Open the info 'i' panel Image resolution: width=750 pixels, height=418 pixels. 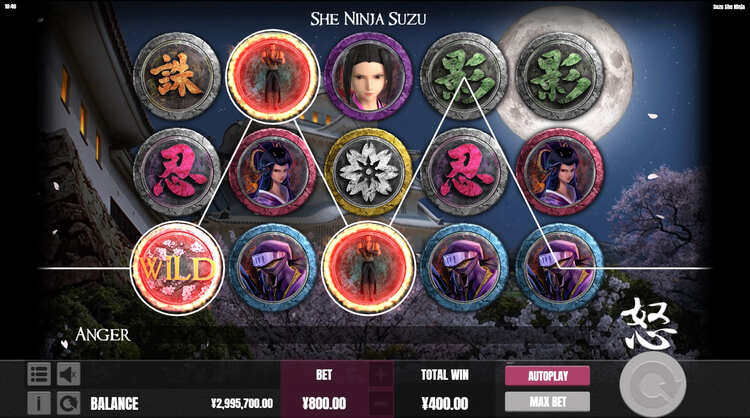[39, 403]
